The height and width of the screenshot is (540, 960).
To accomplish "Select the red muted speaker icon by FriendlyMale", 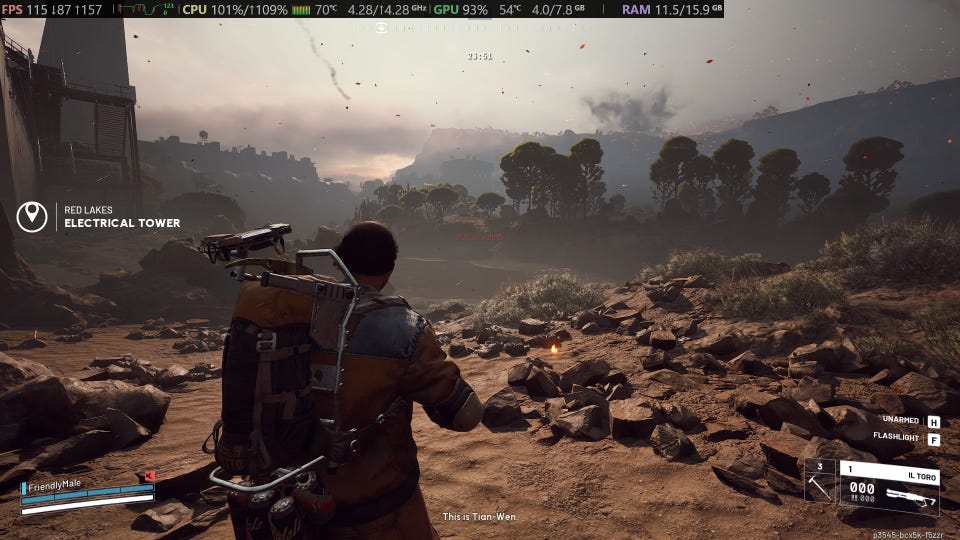I will 149,477.
